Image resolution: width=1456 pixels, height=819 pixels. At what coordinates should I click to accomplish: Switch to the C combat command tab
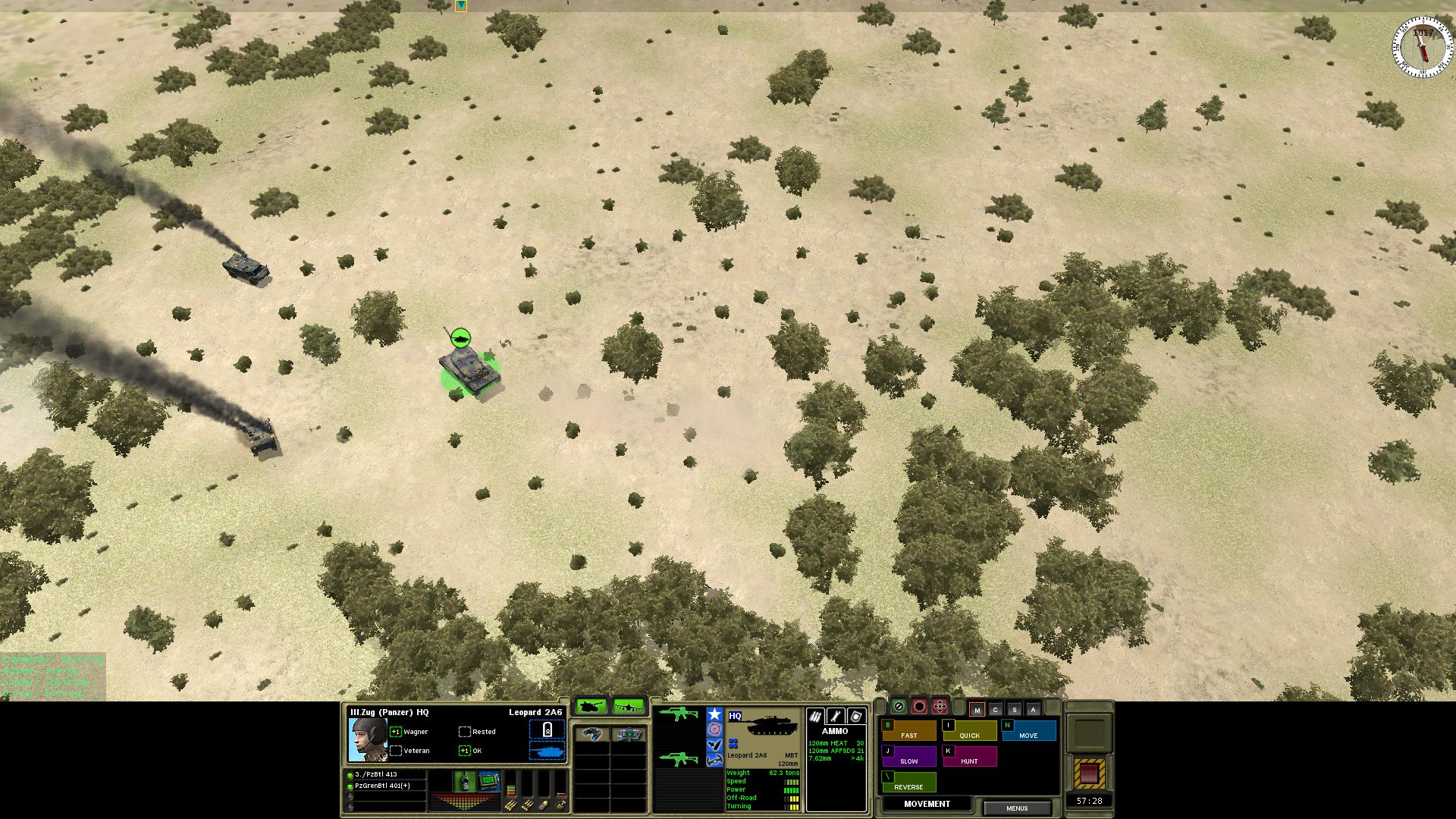tap(995, 710)
